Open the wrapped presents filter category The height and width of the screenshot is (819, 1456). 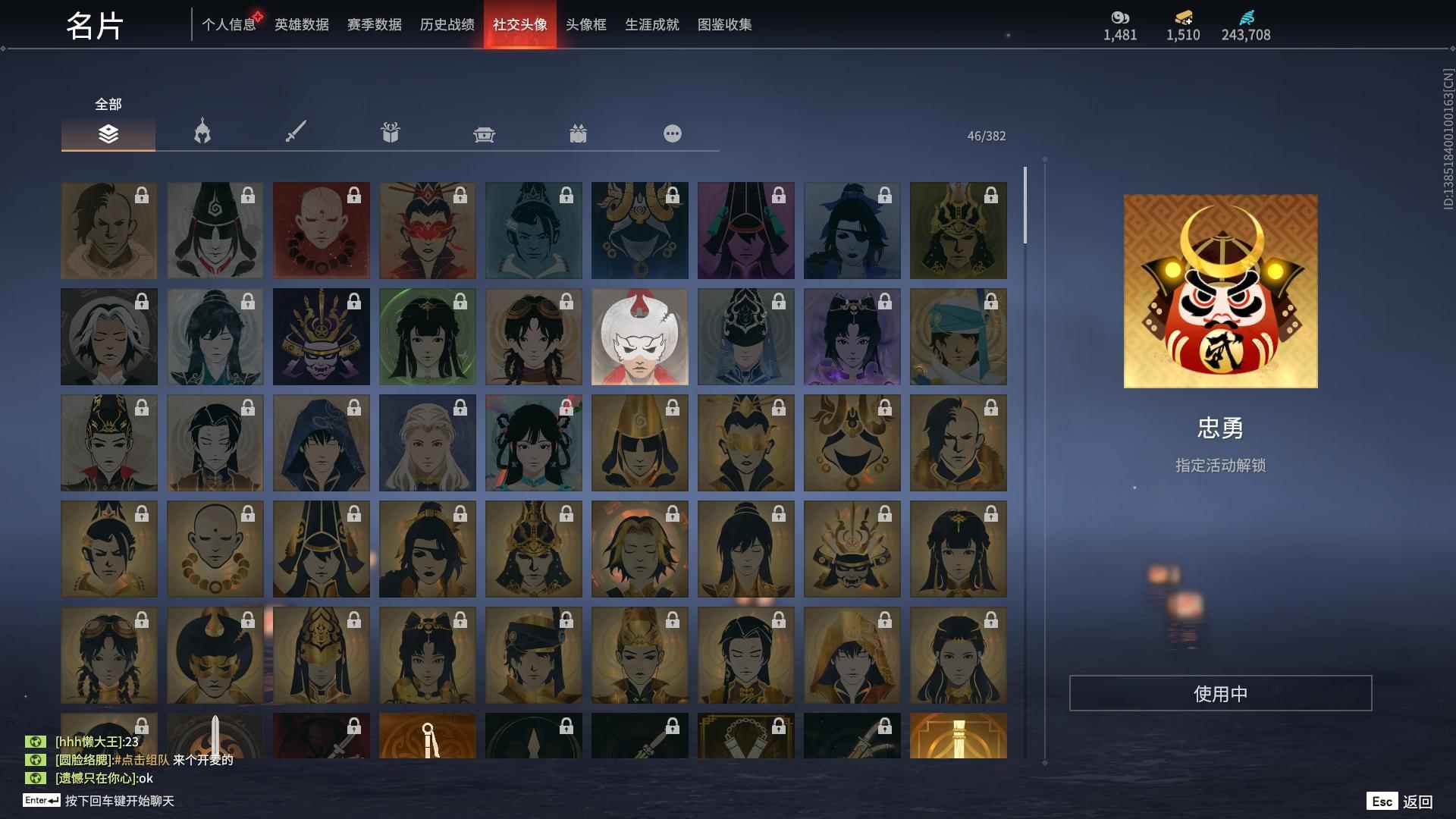579,133
